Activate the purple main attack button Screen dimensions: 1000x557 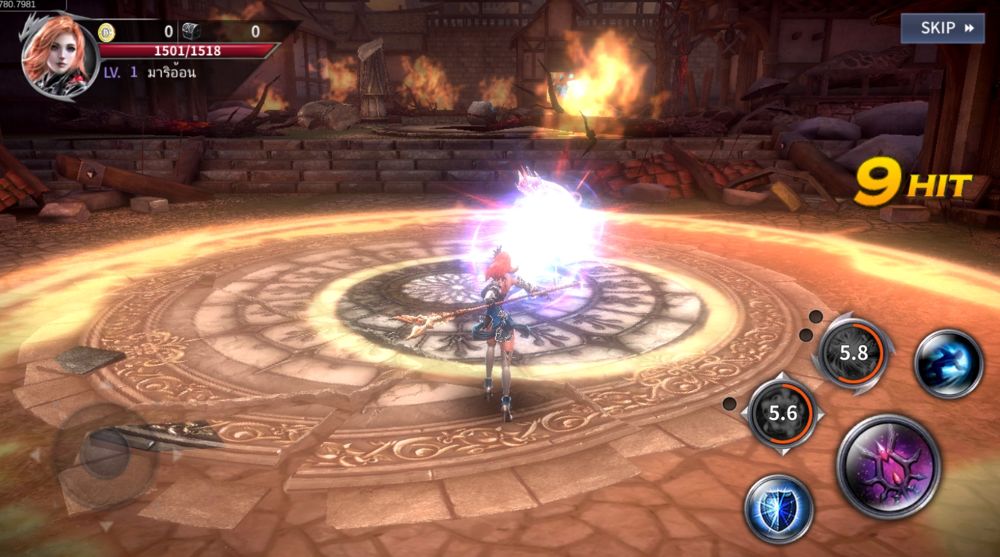(x=888, y=465)
